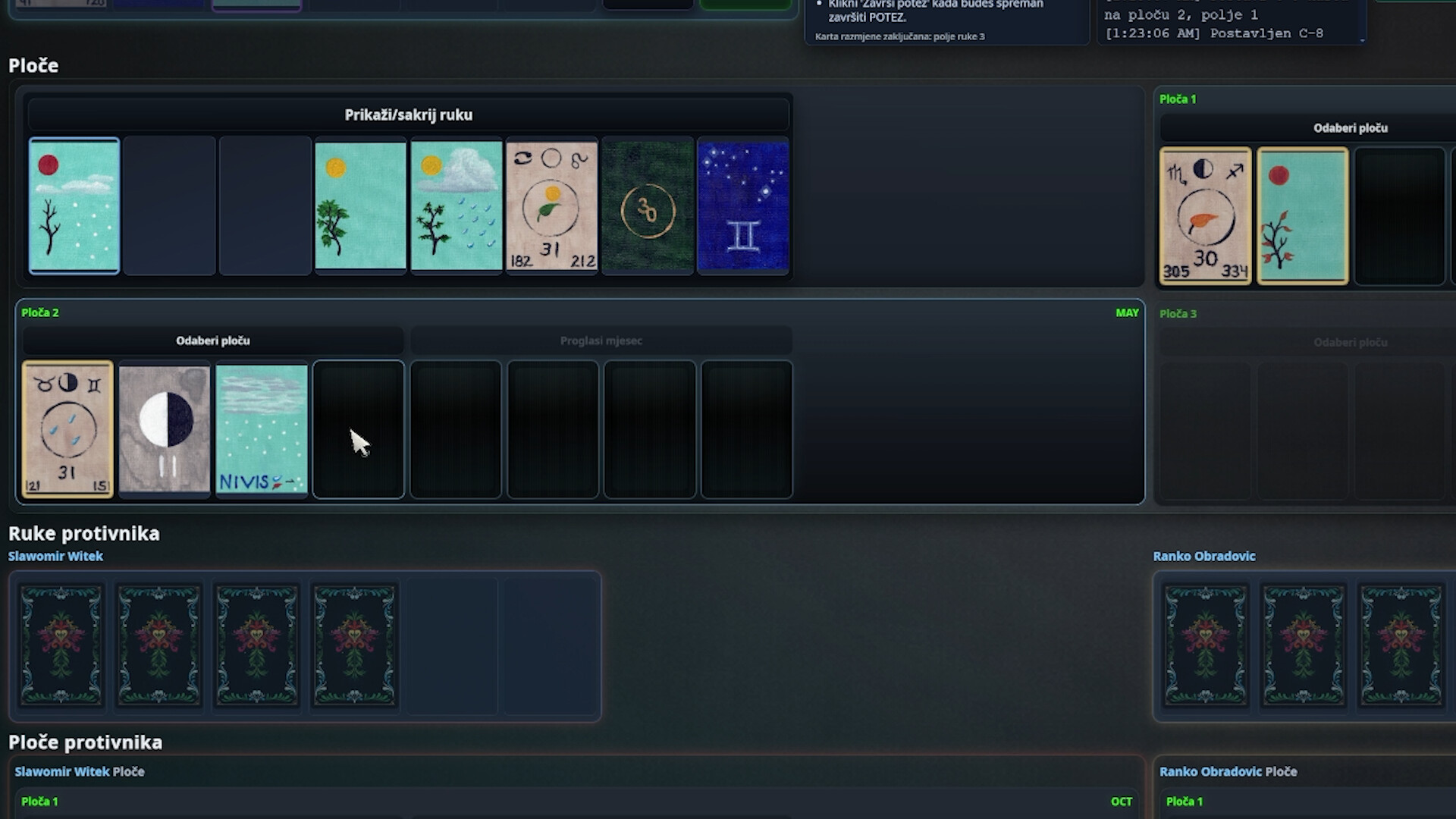
Task: Select the half-moon card on Ploča 2
Action: point(164,430)
